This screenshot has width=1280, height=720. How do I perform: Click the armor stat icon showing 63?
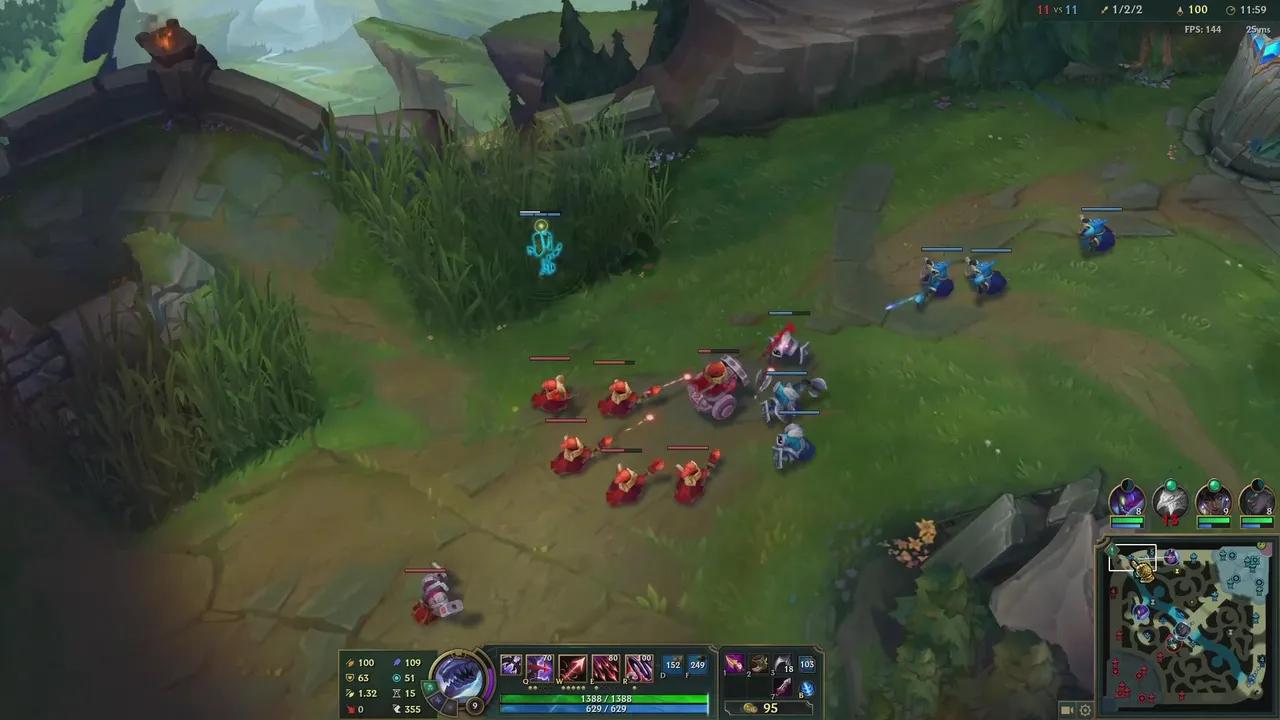click(348, 677)
